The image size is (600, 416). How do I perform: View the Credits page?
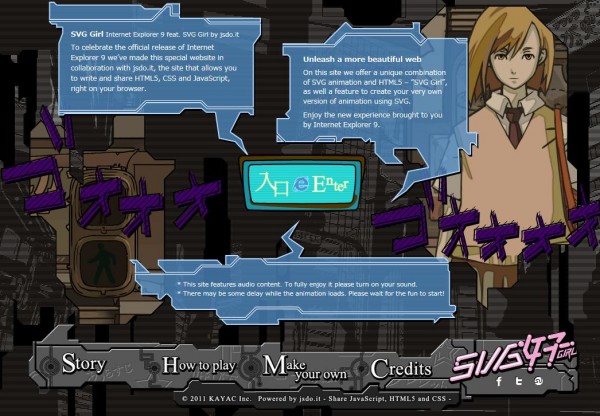pos(400,368)
